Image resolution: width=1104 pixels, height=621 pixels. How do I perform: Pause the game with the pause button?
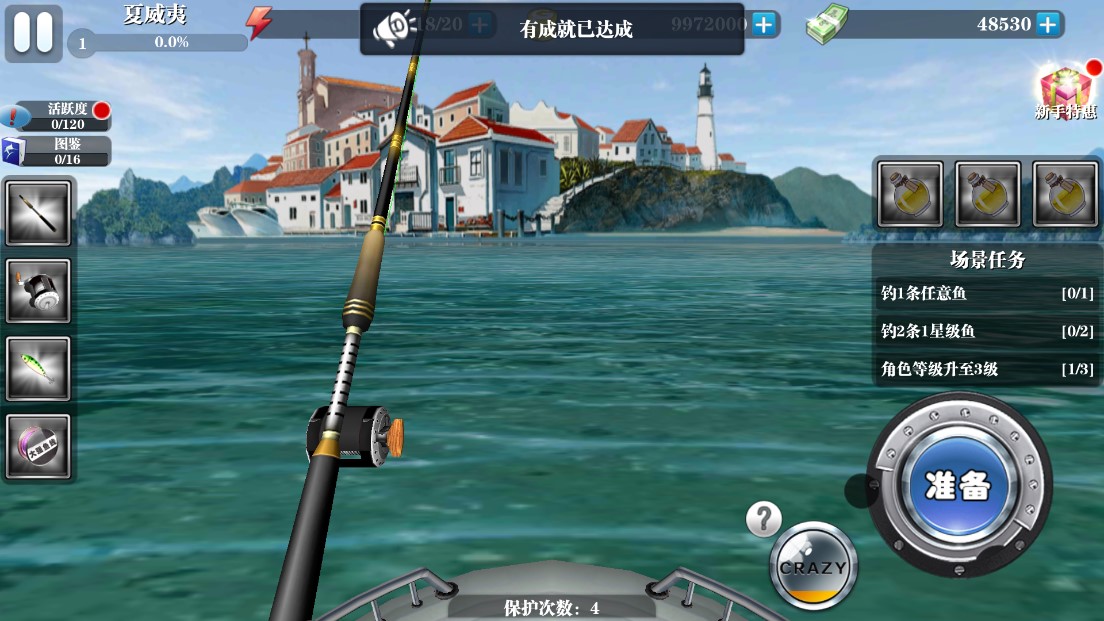(33, 31)
